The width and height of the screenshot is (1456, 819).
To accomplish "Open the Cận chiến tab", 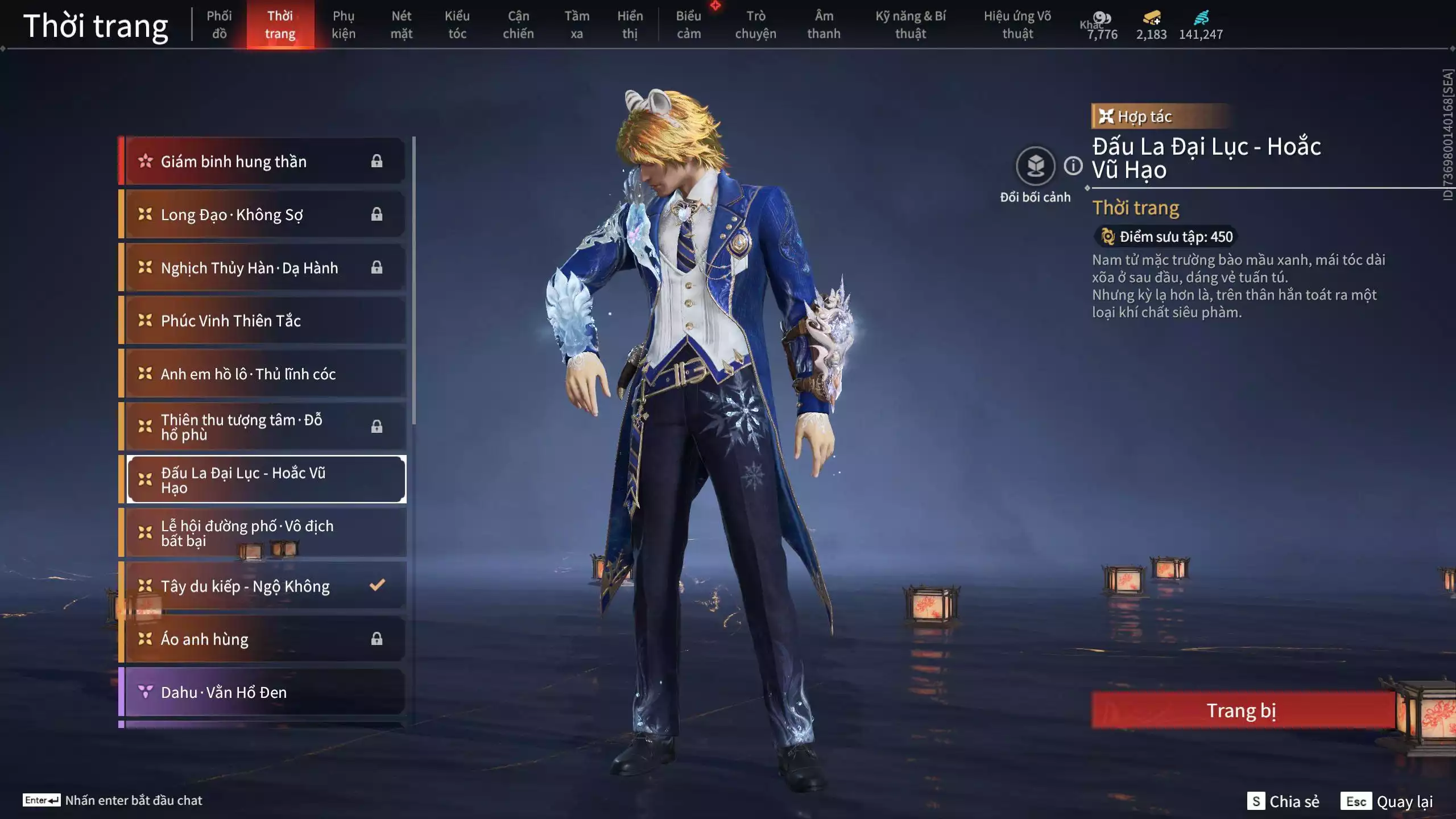I will pyautogui.click(x=518, y=24).
